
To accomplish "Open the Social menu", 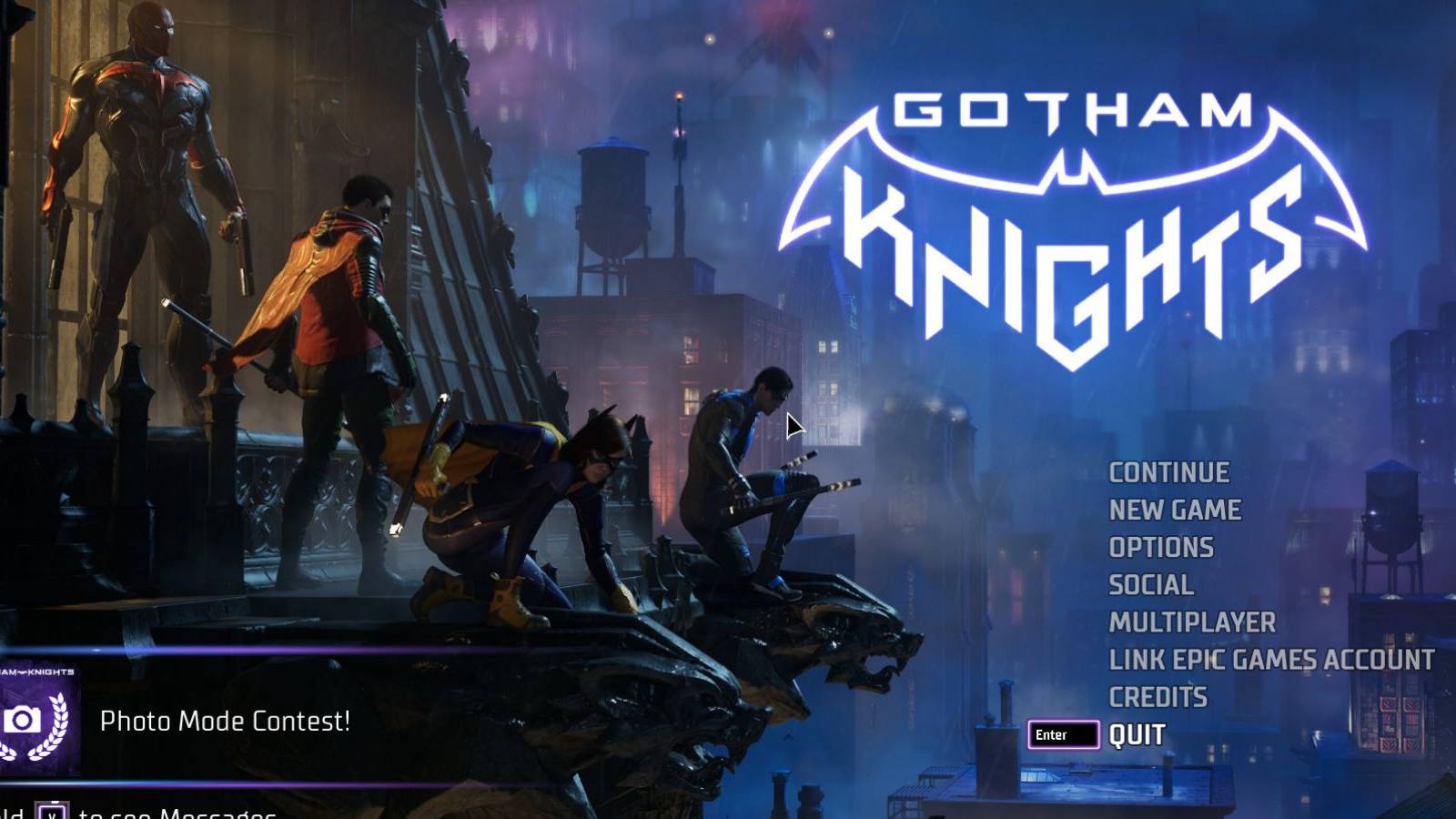I will point(1149,585).
